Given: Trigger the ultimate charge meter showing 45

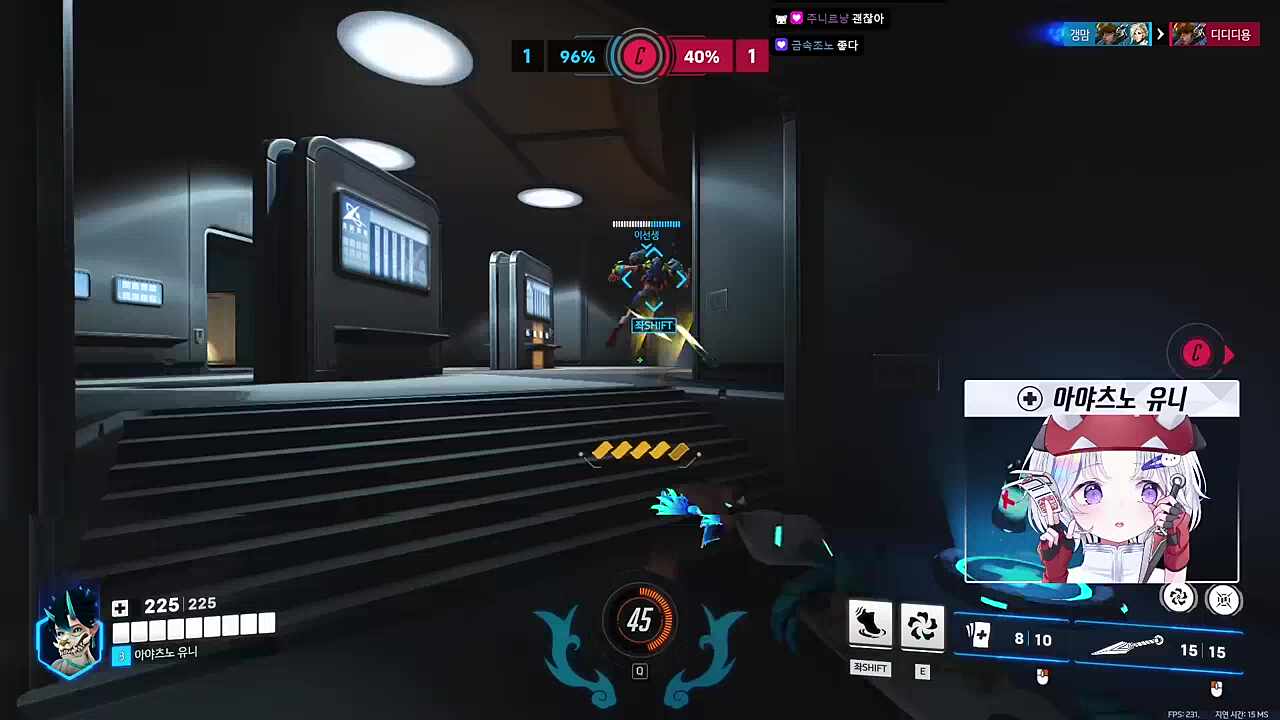Looking at the screenshot, I should click(640, 621).
